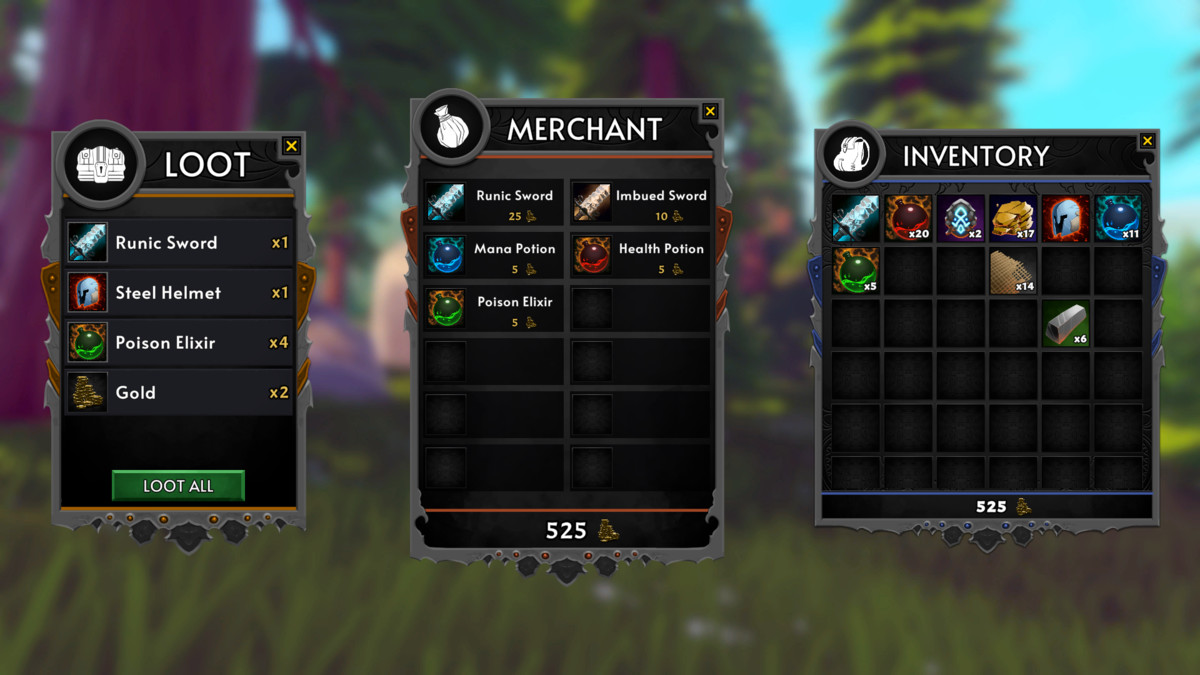Select the red potion stack of 20
Screen dimensions: 1200x675
pos(908,219)
